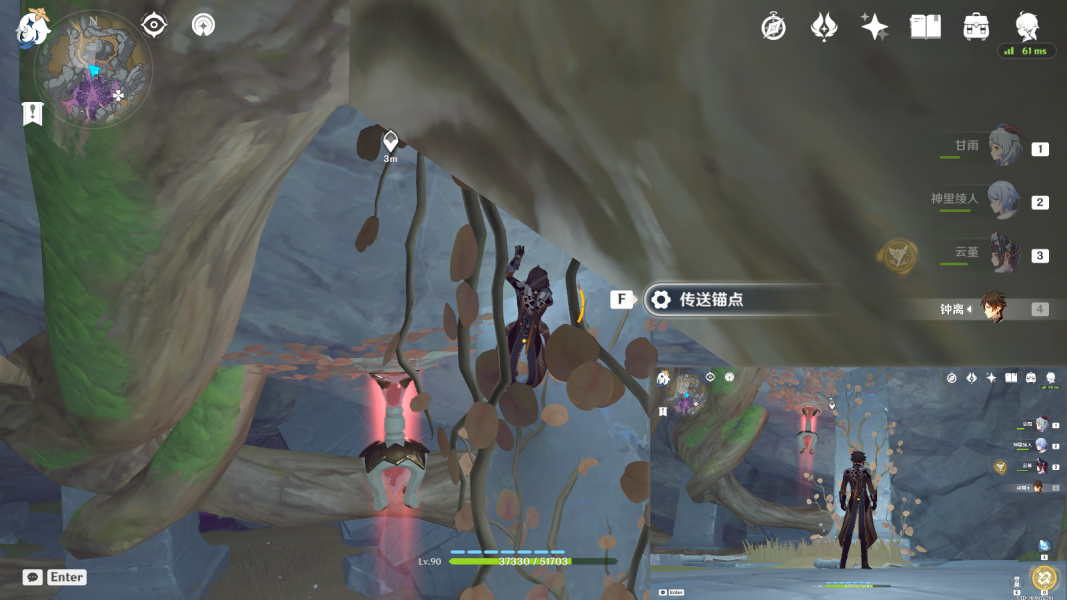Click the picture-in-picture gameplay thumbnail
Screen dimensions: 1067x600
coord(858,482)
